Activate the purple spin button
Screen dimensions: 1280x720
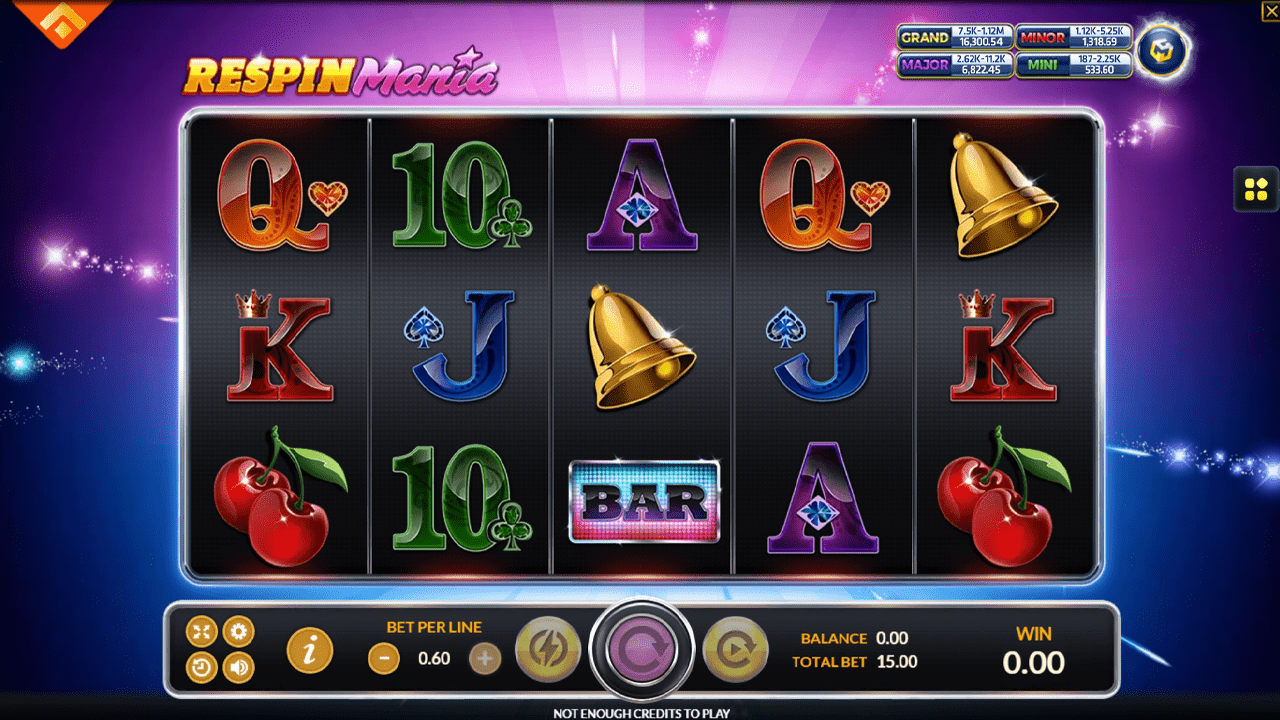[x=641, y=648]
